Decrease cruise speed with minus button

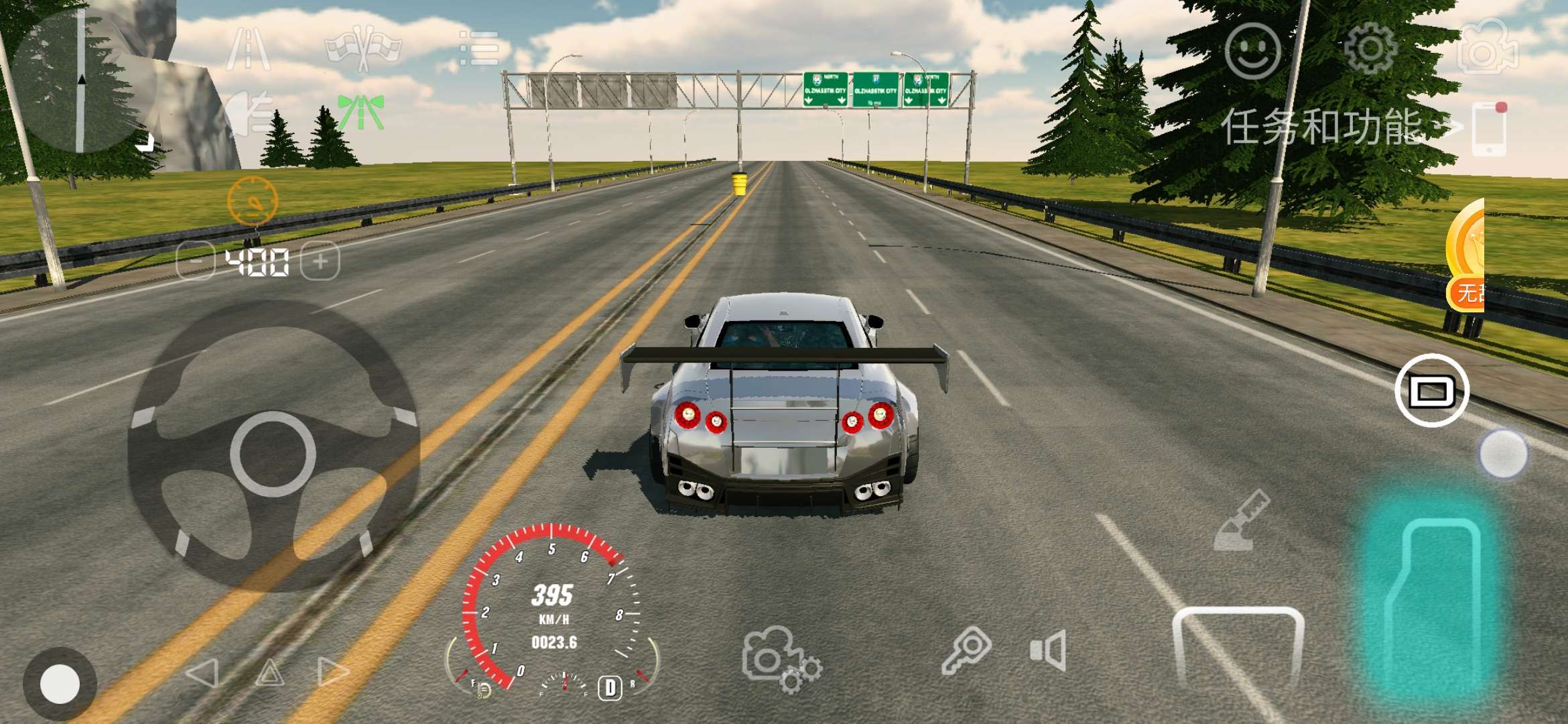pos(195,261)
